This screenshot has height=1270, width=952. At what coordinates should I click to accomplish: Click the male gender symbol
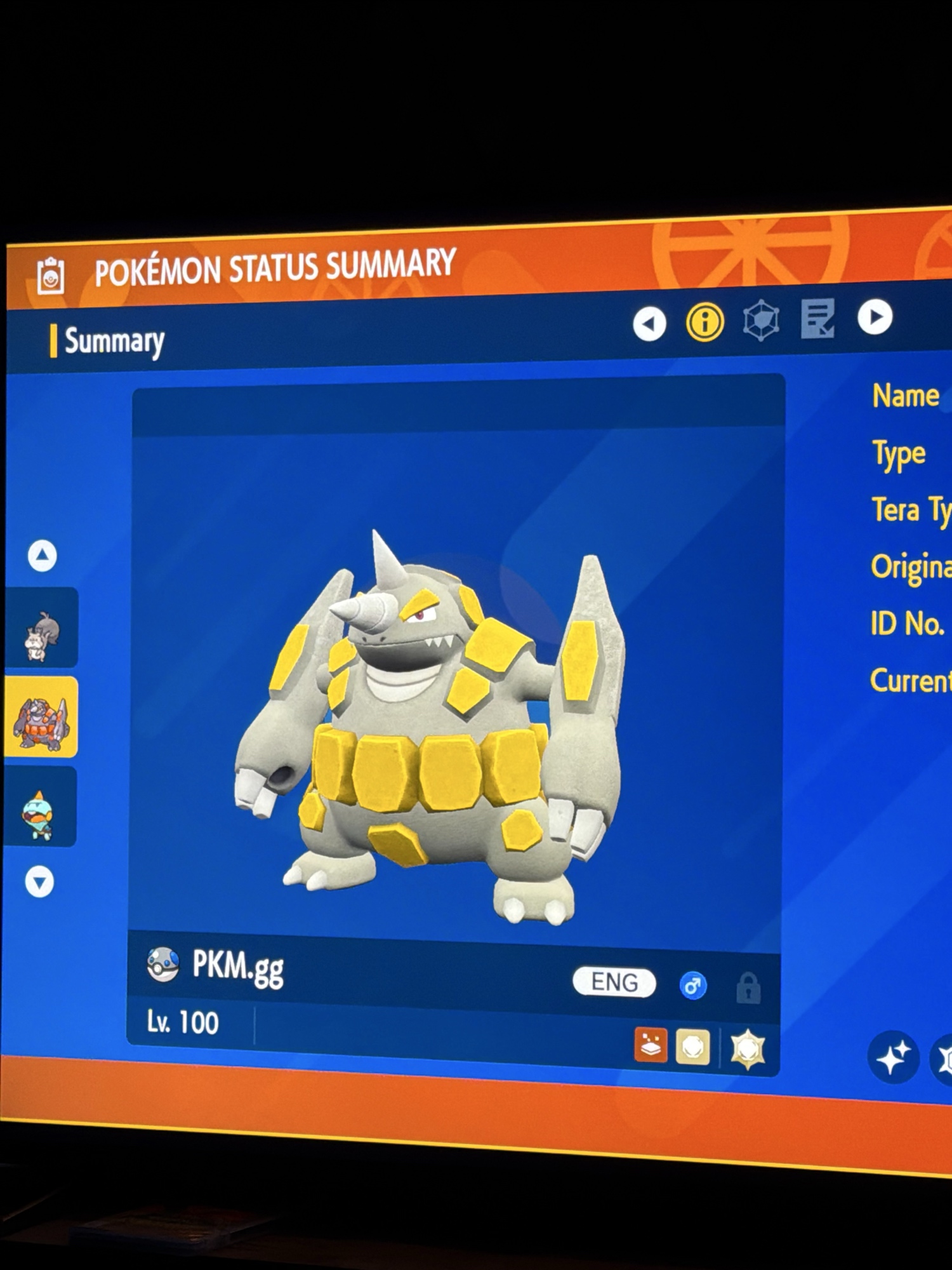pyautogui.click(x=692, y=986)
